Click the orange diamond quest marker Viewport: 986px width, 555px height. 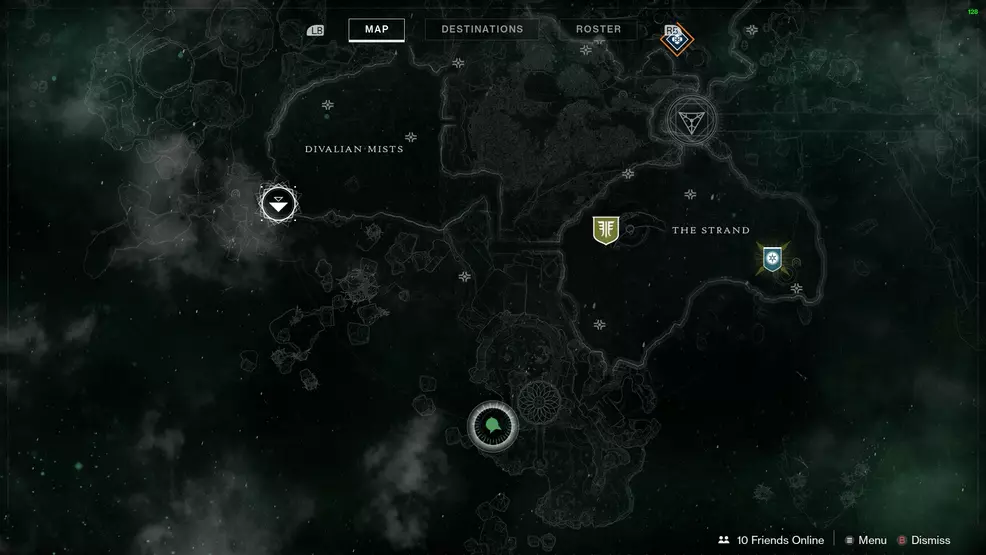click(x=677, y=39)
